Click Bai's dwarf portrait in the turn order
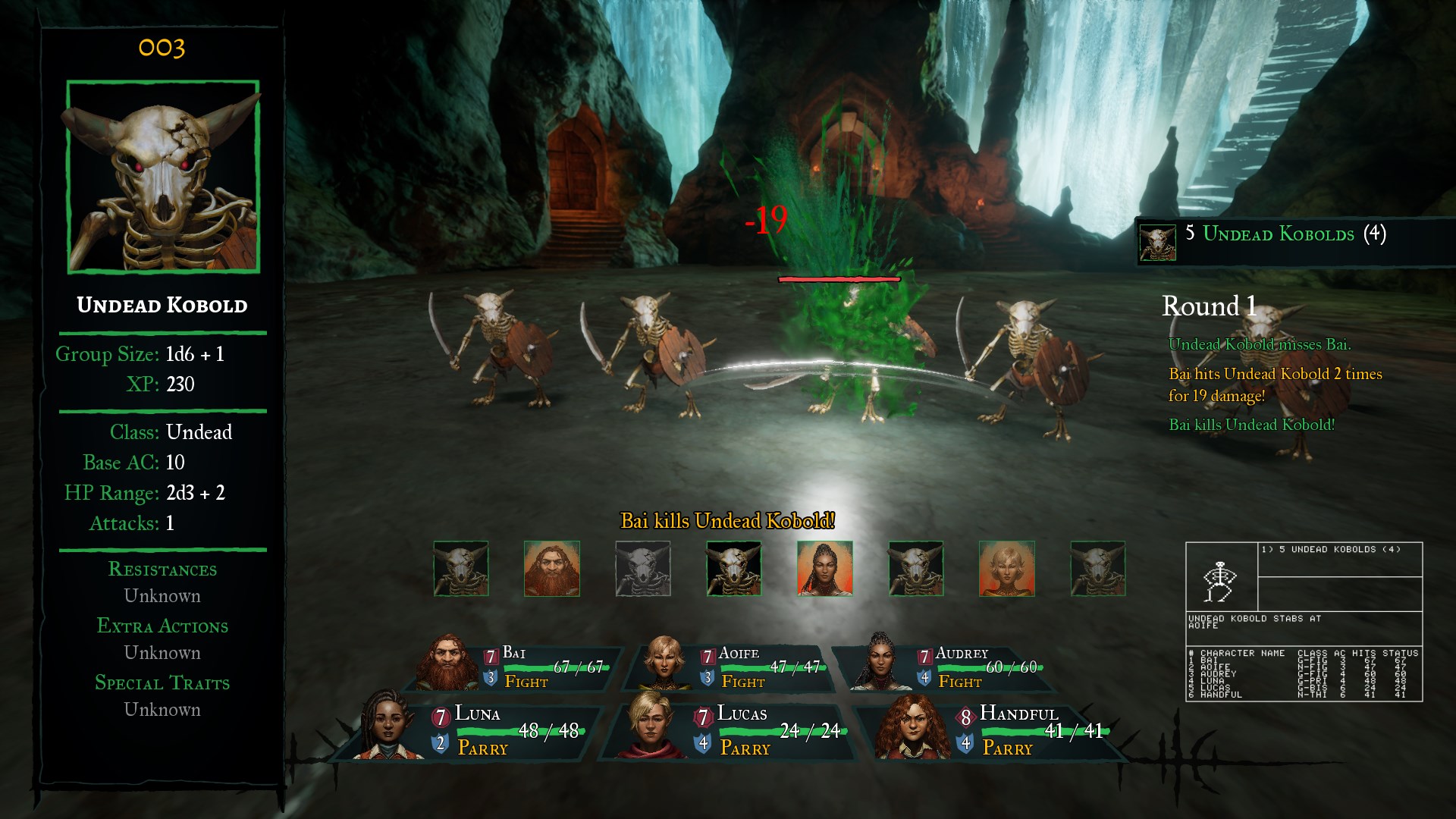The image size is (1456, 819). 552,569
